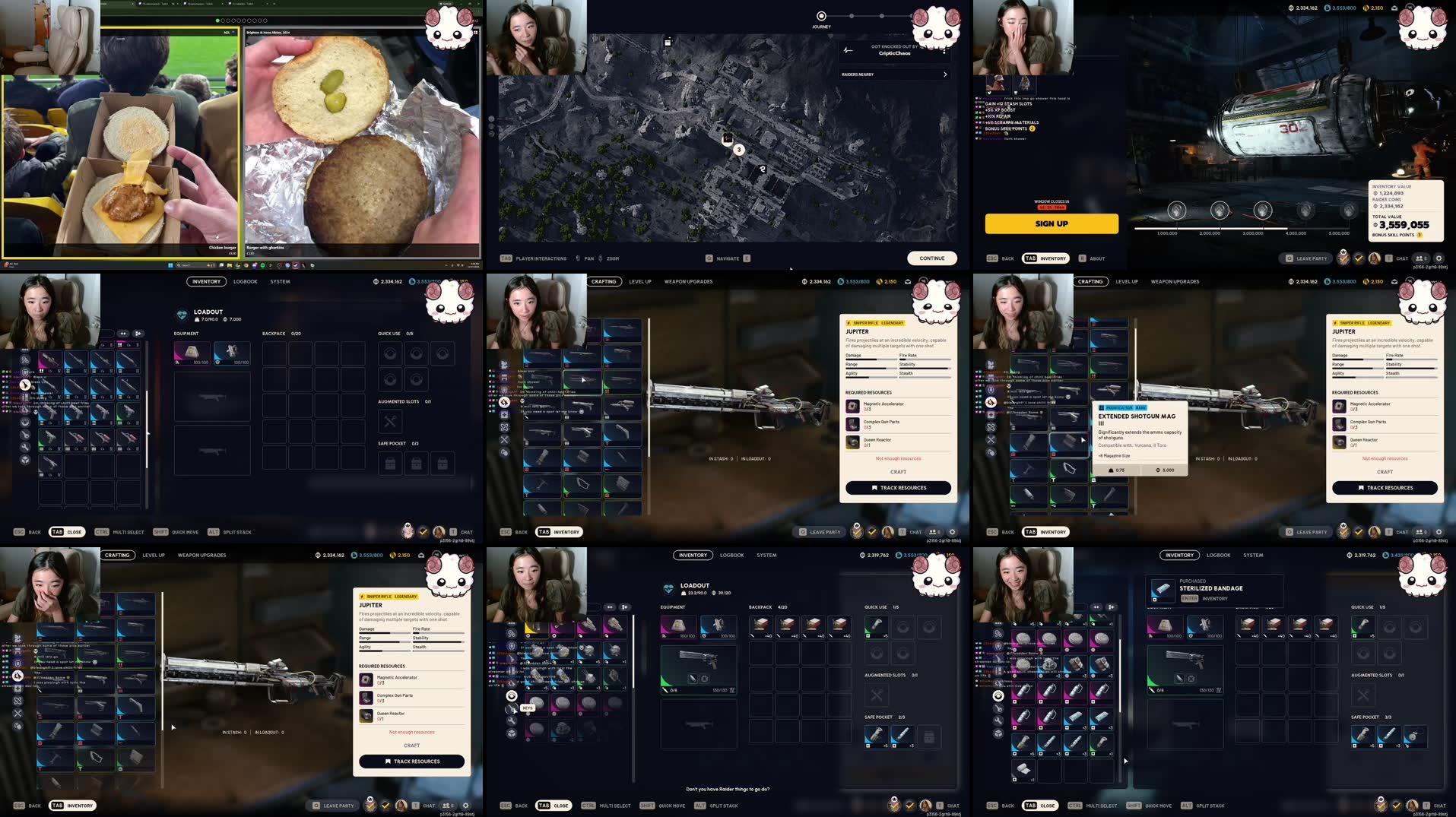Viewport: 1456px width, 817px height.
Task: Toggle the locked augmented slot
Action: [x=390, y=422]
